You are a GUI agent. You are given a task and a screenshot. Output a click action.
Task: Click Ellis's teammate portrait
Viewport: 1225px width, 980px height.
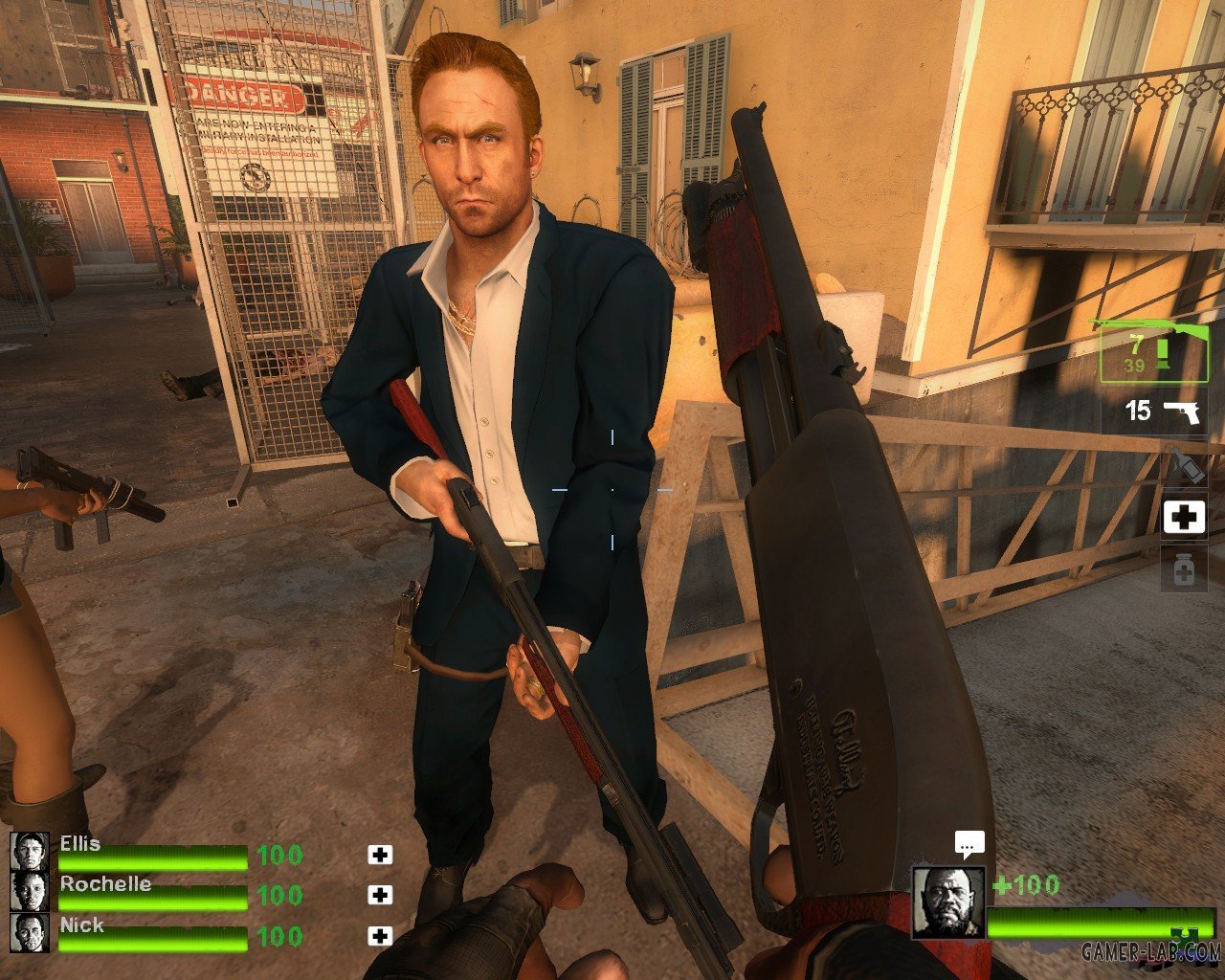tap(29, 851)
